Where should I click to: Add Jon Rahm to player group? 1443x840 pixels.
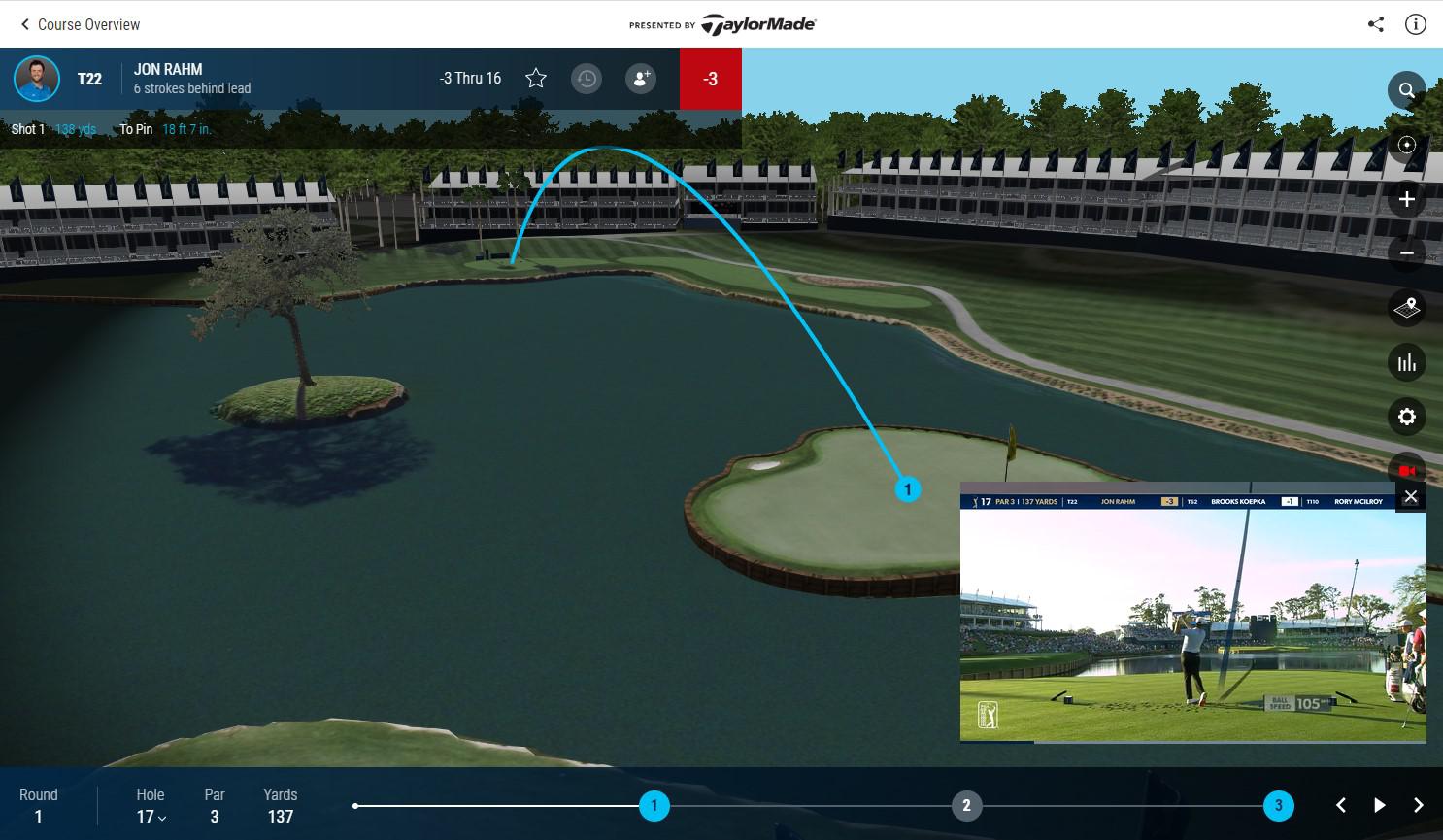pyautogui.click(x=640, y=78)
